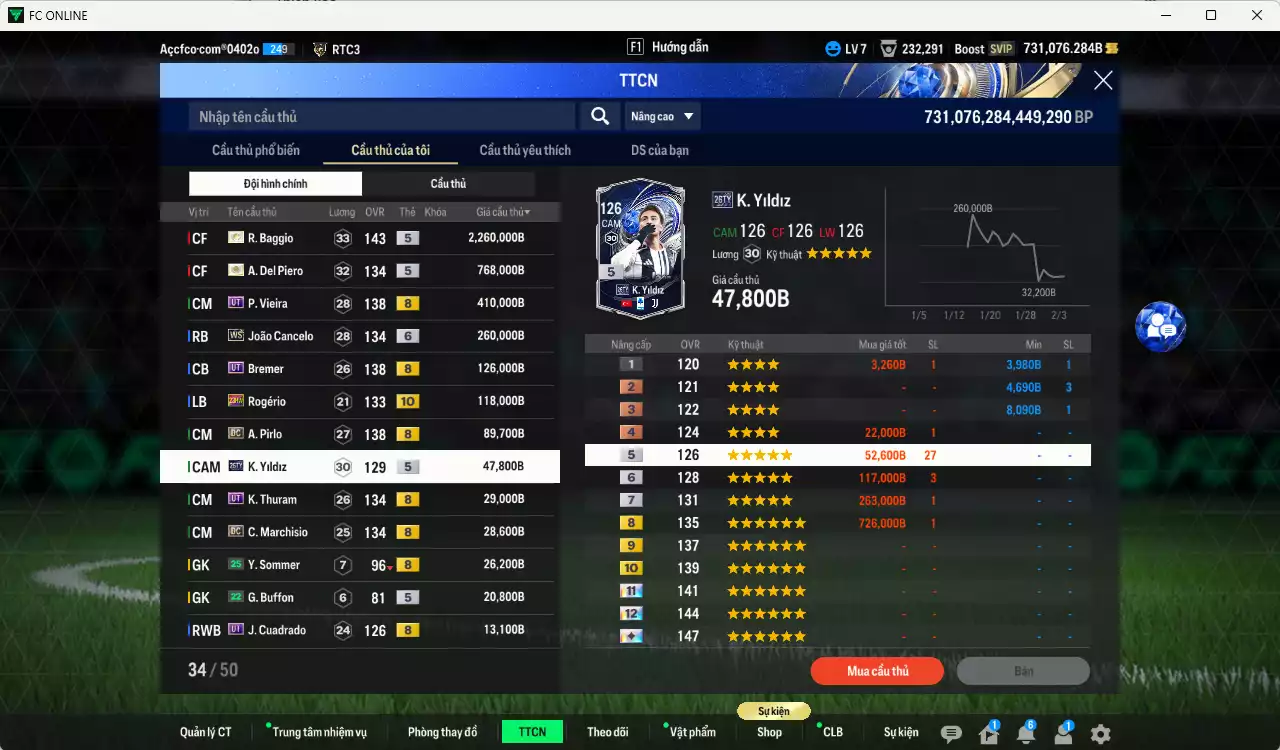Screen dimensions: 1280x750
Task: Check the bell notifications icon with badge 6
Action: click(1028, 731)
